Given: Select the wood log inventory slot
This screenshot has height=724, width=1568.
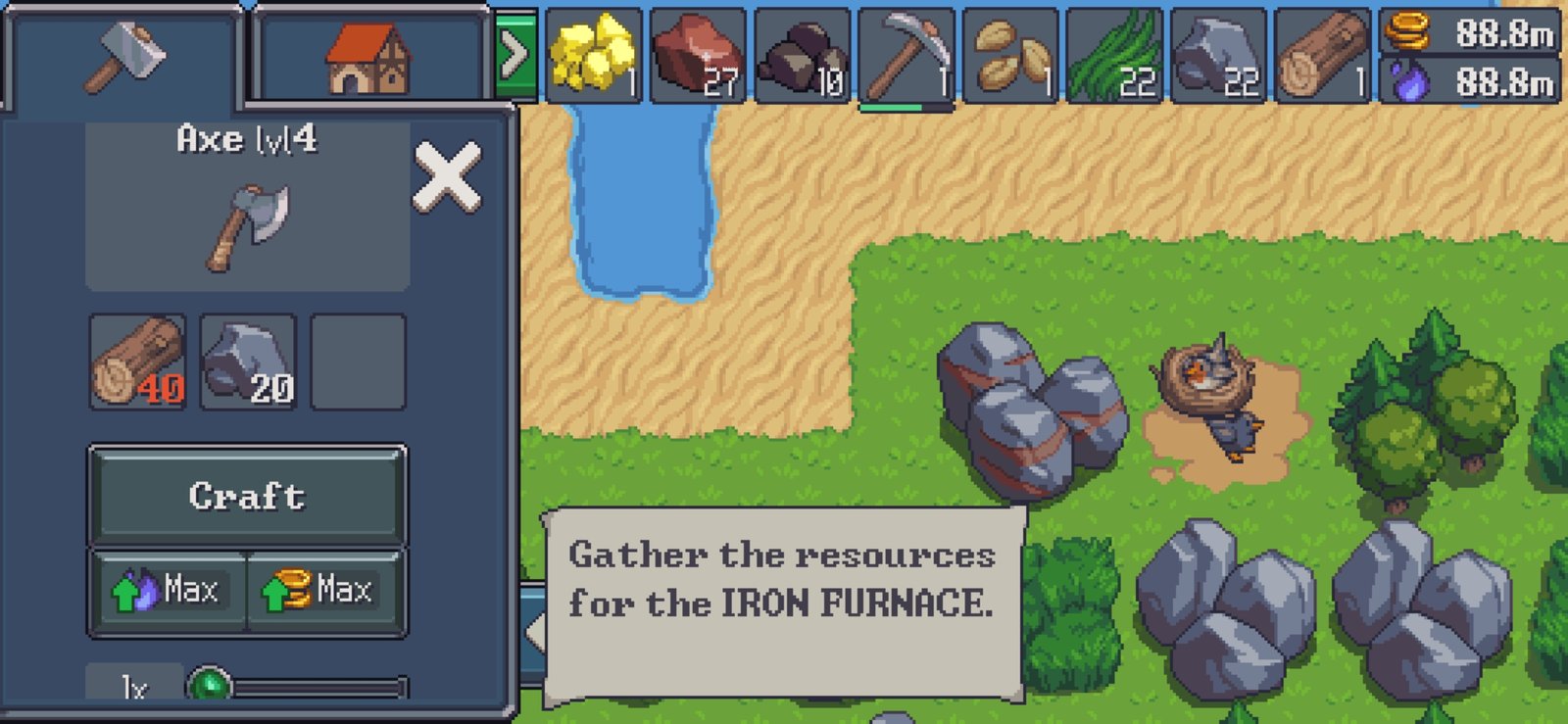Looking at the screenshot, I should pos(1323,56).
